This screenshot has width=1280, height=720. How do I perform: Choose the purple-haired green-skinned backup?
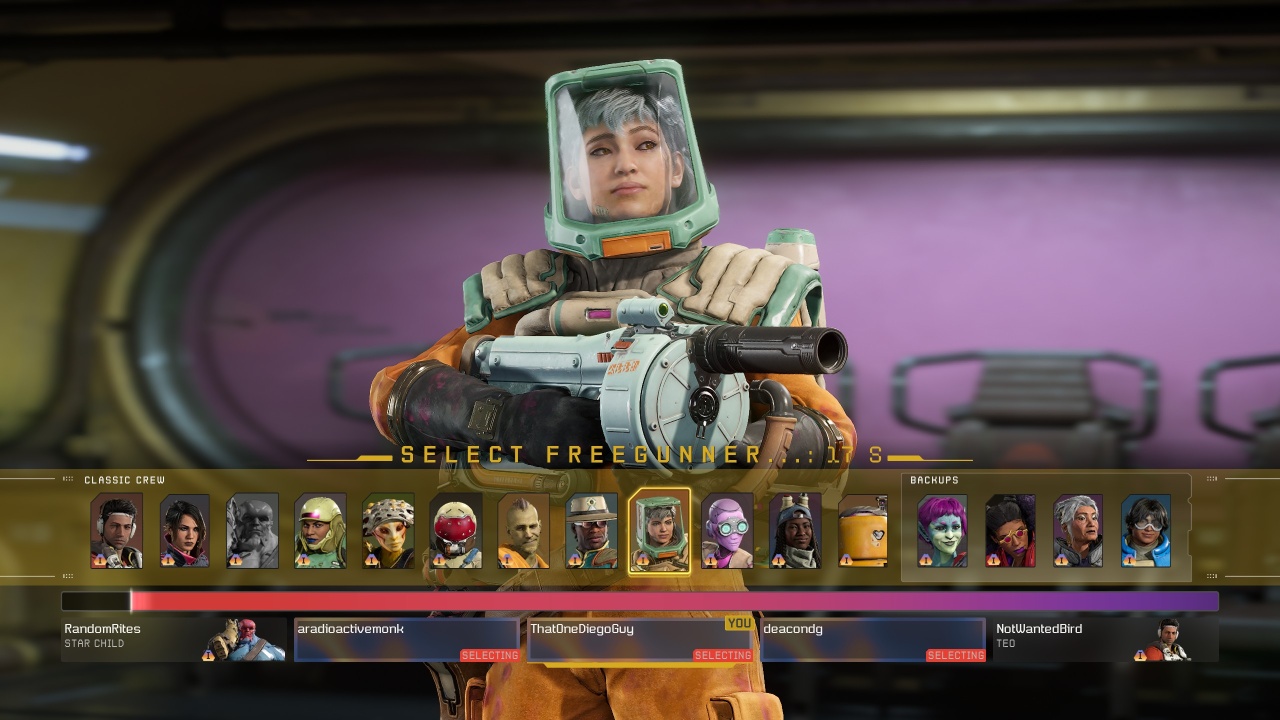point(942,531)
